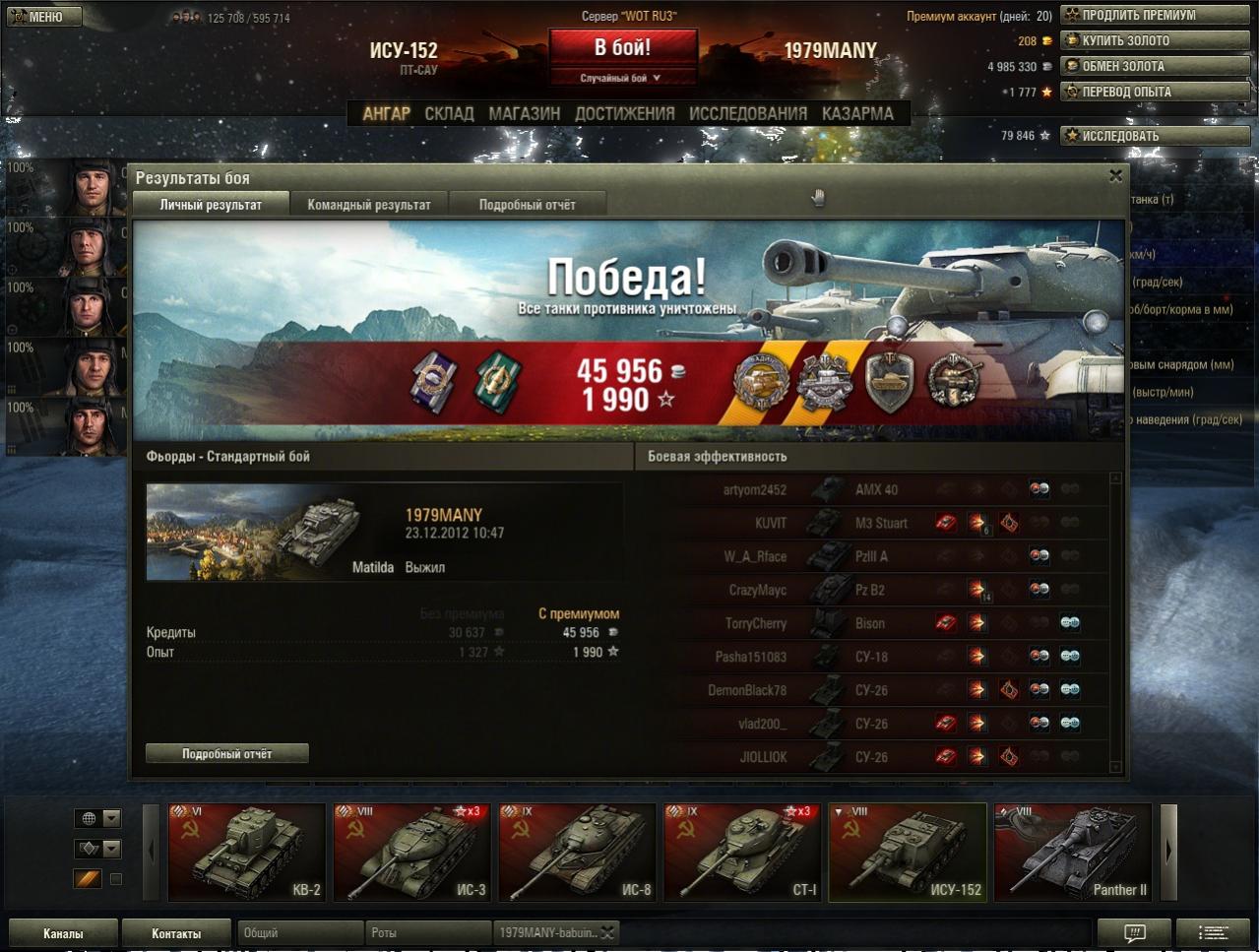Open the ИССЛЕДОВАНИЯ section
This screenshot has height=952, width=1259.
pyautogui.click(x=747, y=114)
